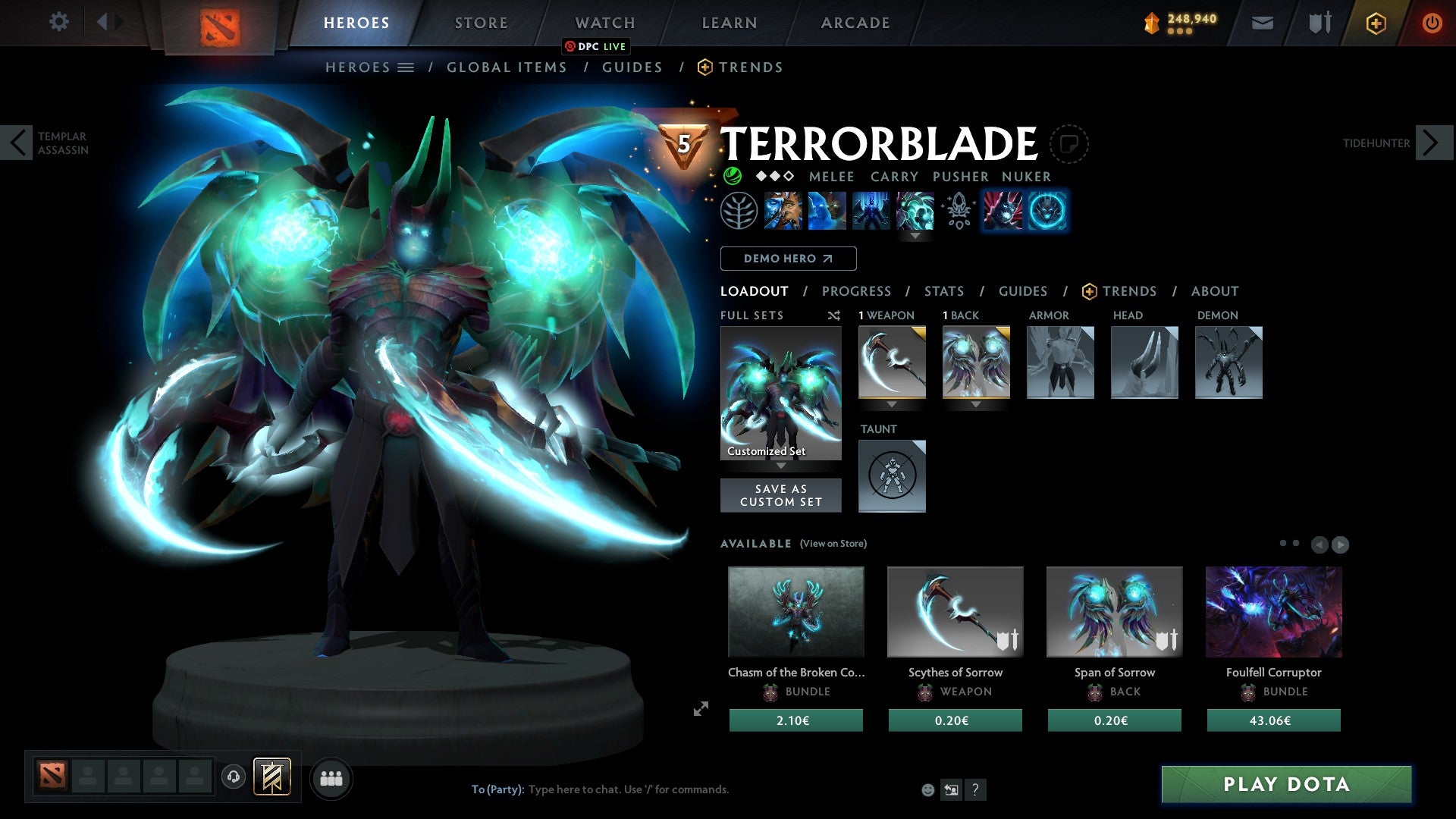Type in the party chat field
The height and width of the screenshot is (819, 1456).
click(x=629, y=789)
